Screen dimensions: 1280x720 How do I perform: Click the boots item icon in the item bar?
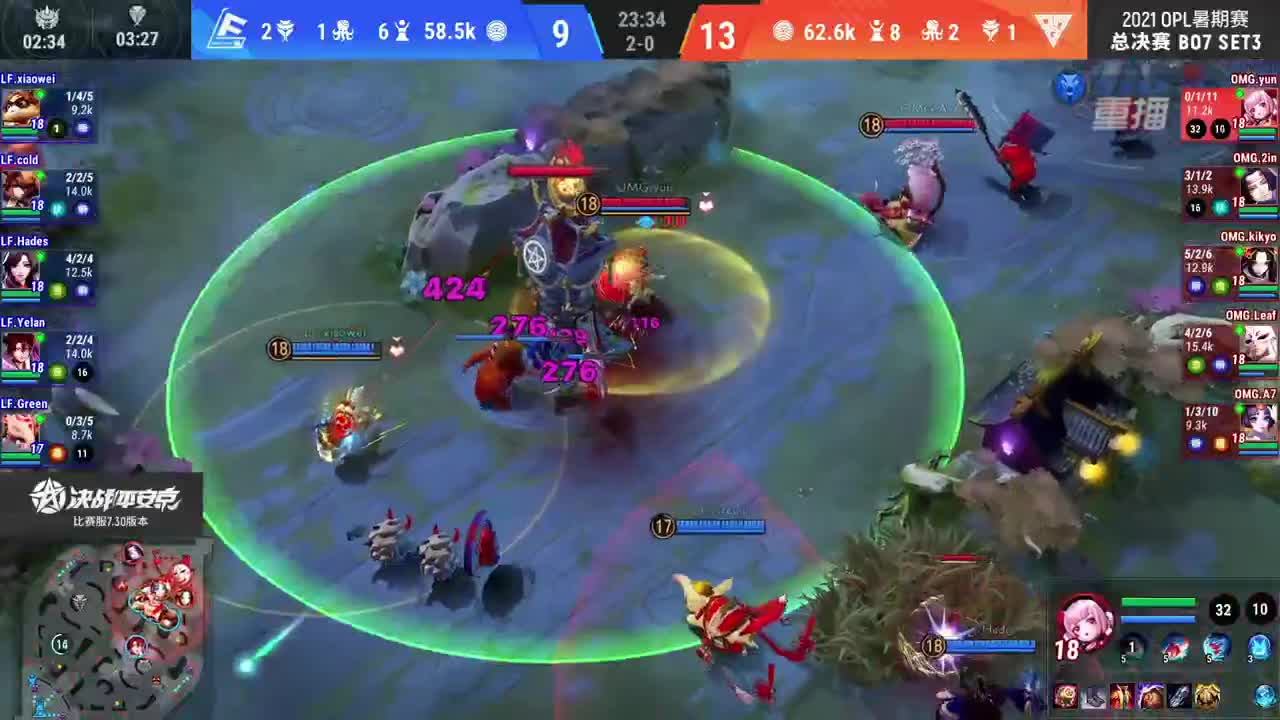click(x=1093, y=694)
